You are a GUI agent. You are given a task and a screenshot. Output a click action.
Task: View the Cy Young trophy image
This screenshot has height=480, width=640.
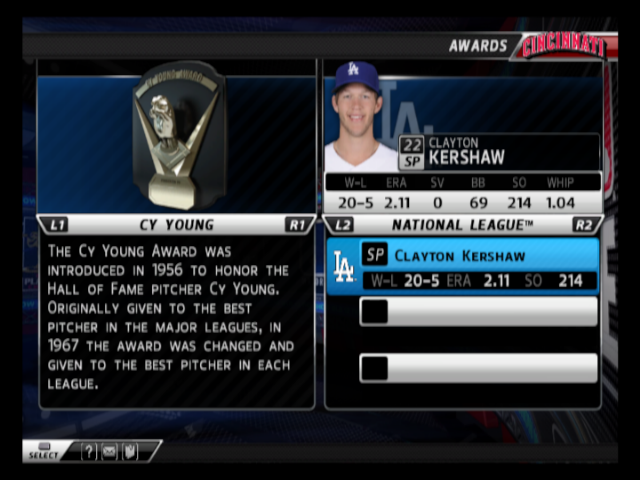(x=178, y=135)
